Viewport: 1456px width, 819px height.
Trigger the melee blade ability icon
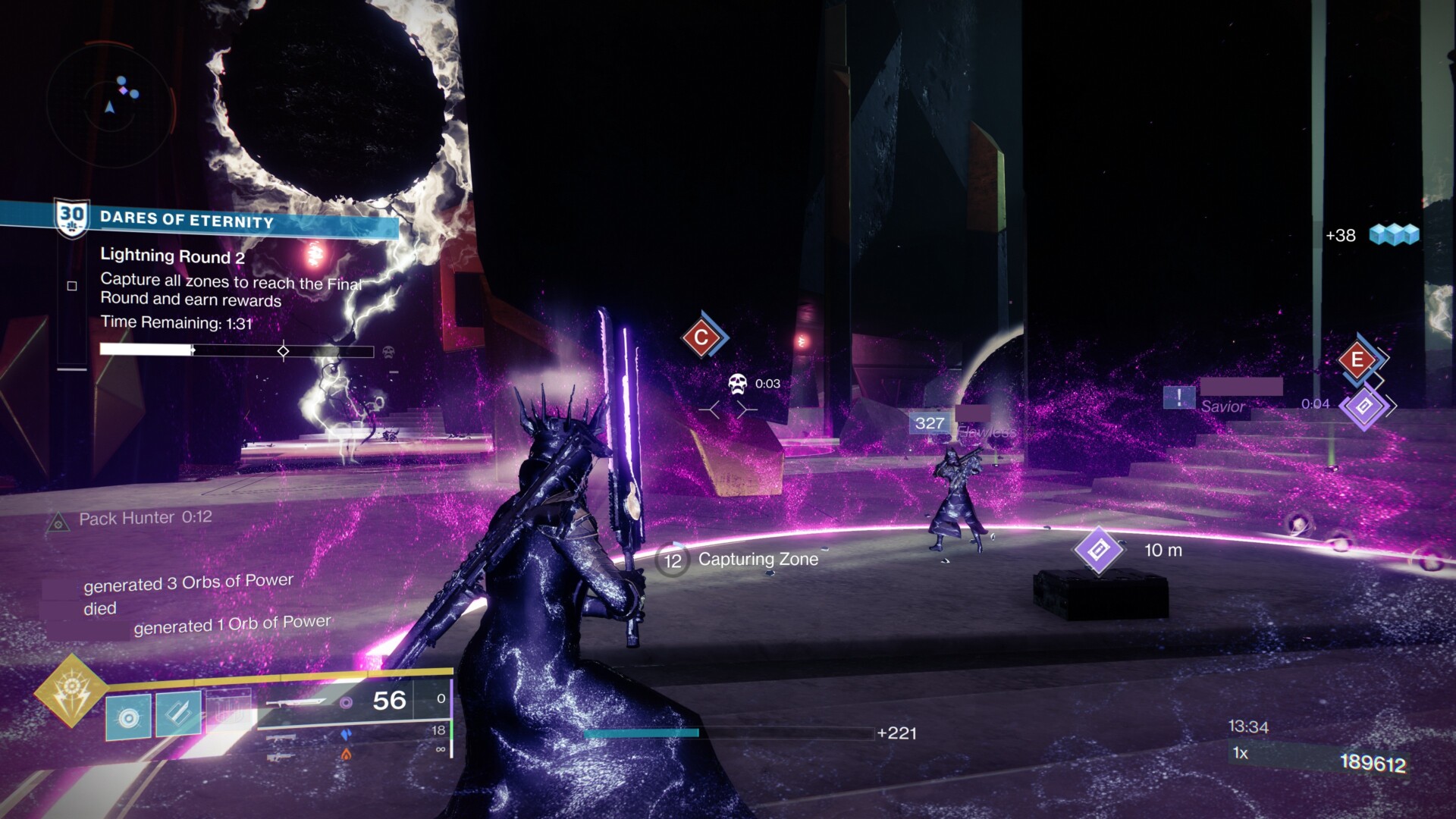point(178,713)
